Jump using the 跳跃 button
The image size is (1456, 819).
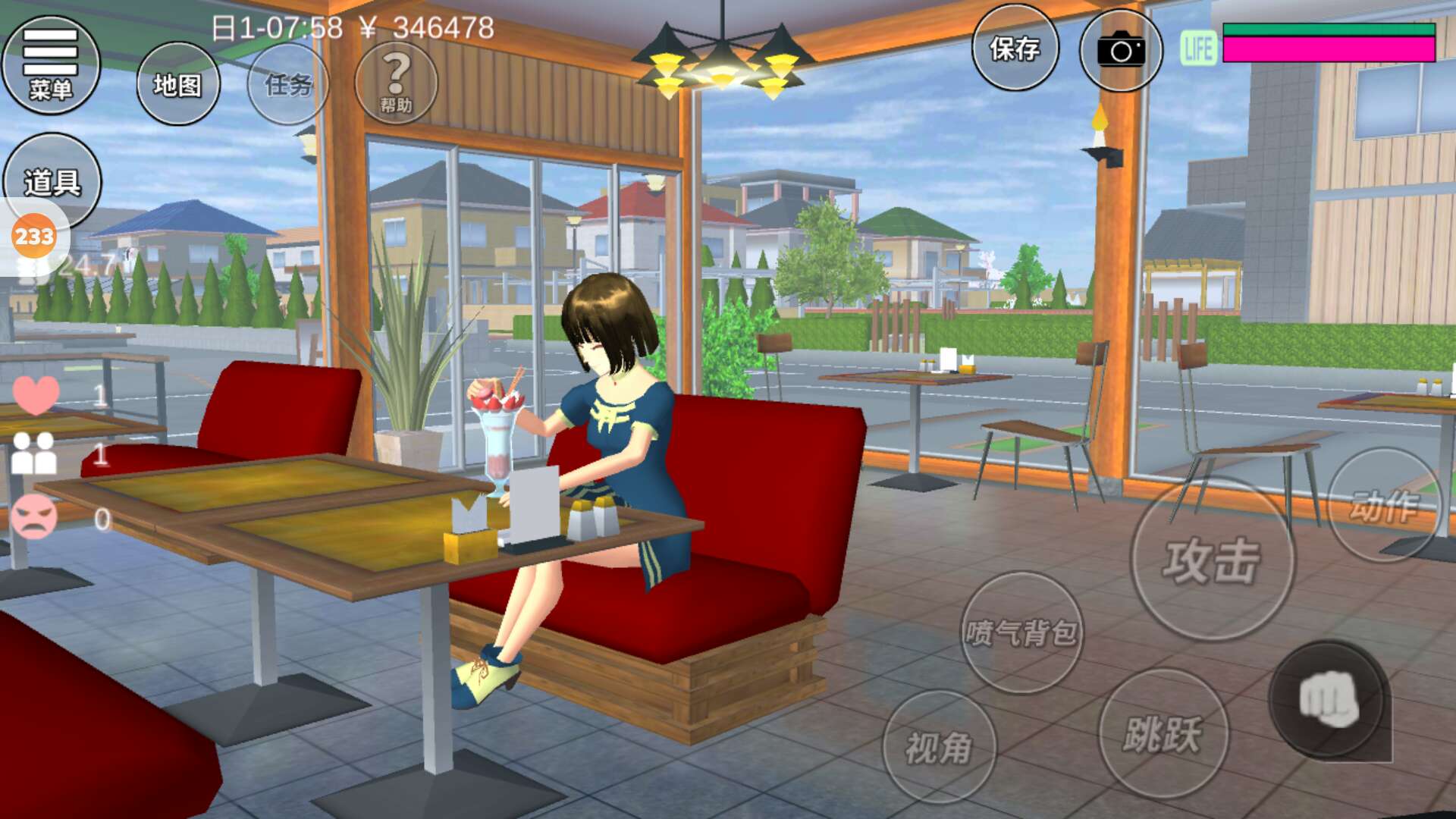click(x=1163, y=733)
